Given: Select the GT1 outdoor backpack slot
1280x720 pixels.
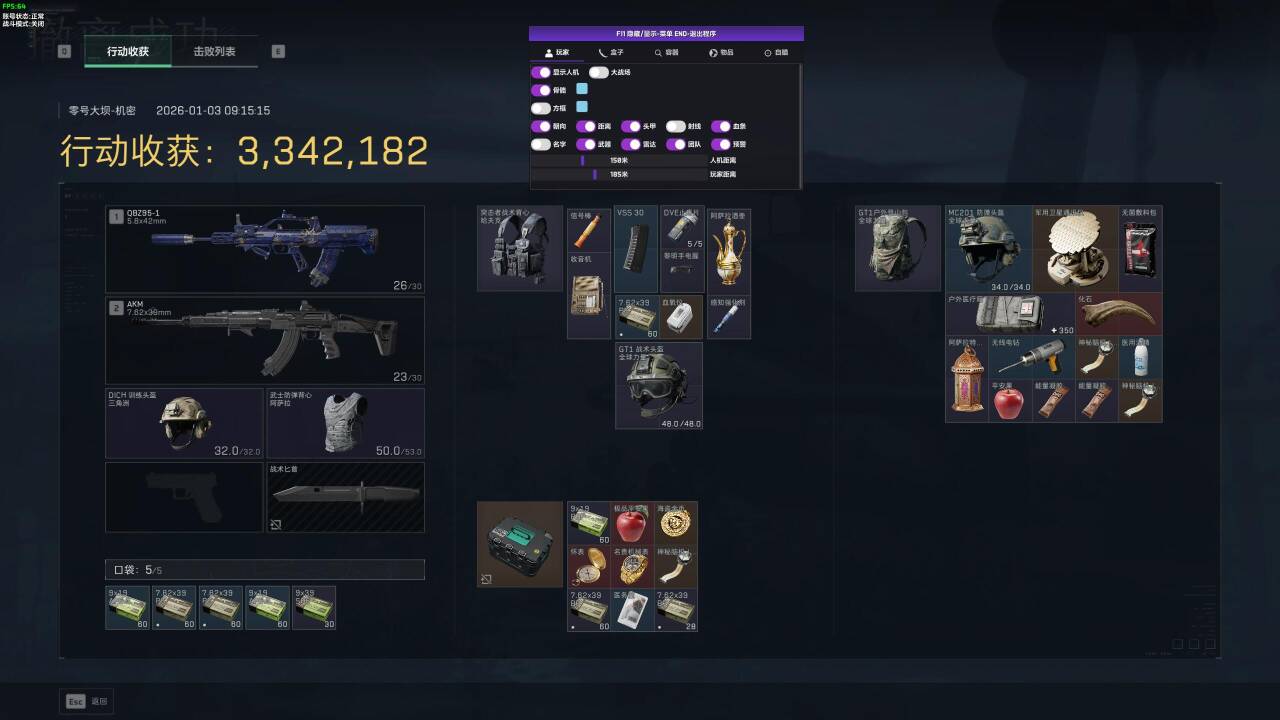Looking at the screenshot, I should click(897, 248).
